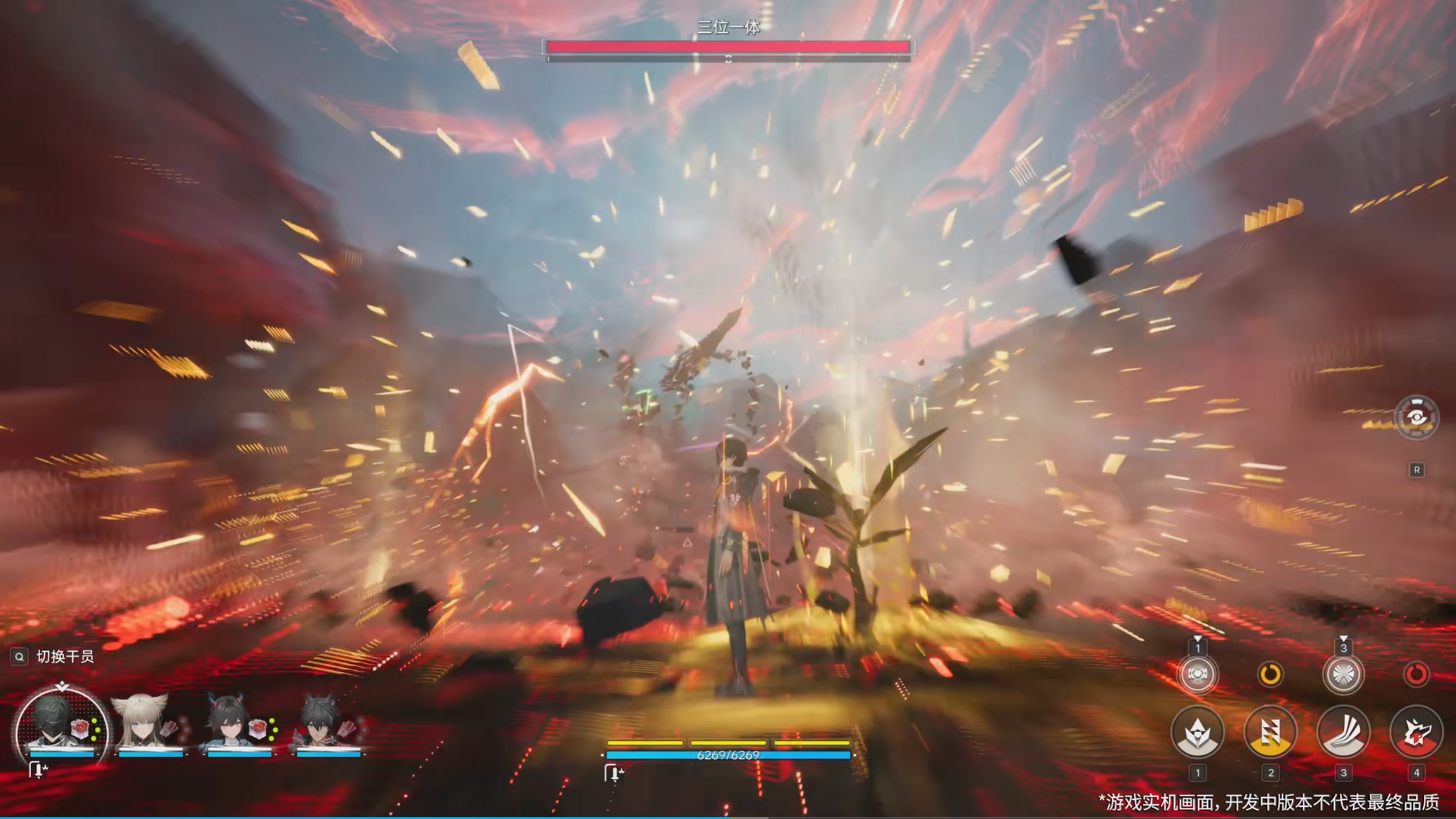Use the yellow striped banner skill
The image size is (1456, 819).
pyautogui.click(x=1270, y=733)
